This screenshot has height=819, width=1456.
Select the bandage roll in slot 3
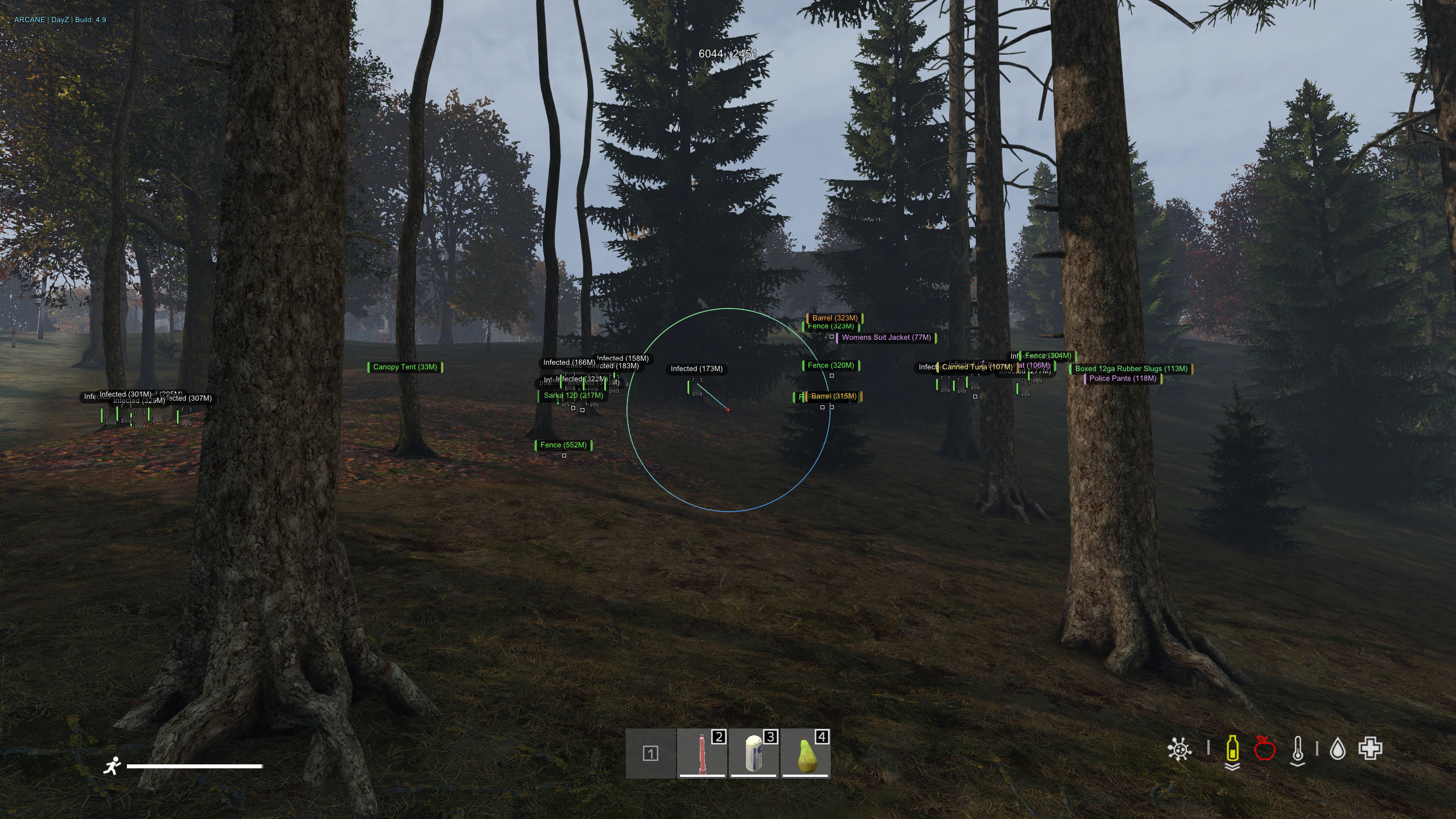click(753, 753)
